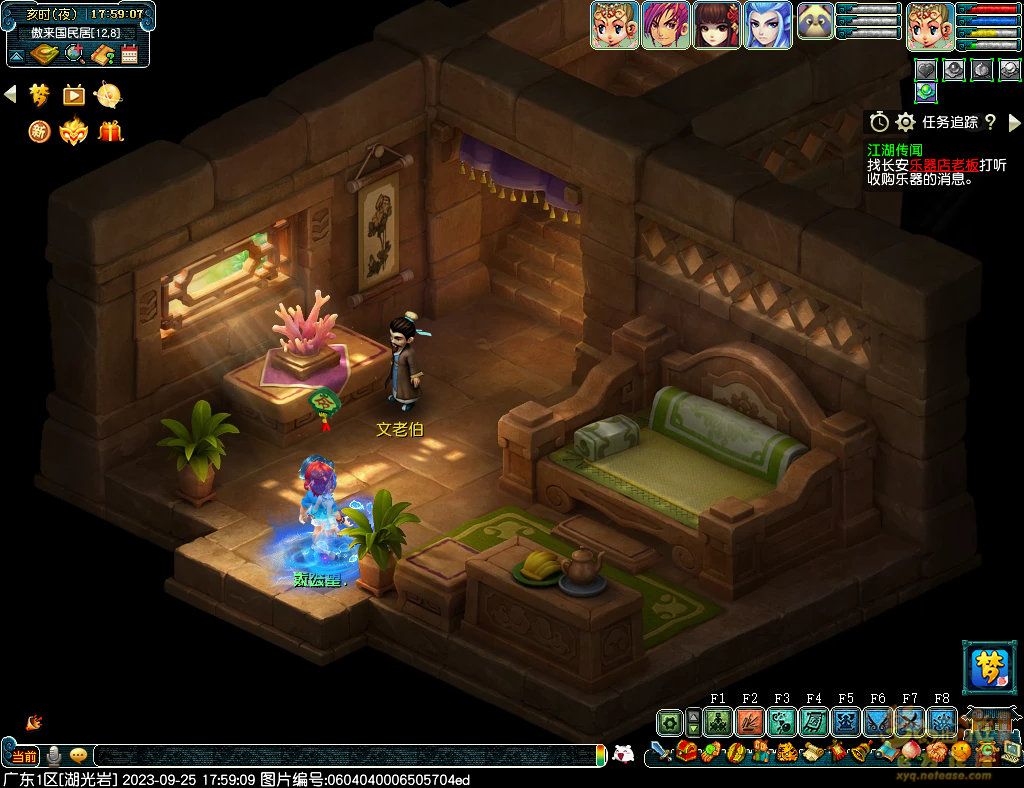Collapse the quest tracker with right arrow
This screenshot has width=1024, height=788.
pos(1015,122)
